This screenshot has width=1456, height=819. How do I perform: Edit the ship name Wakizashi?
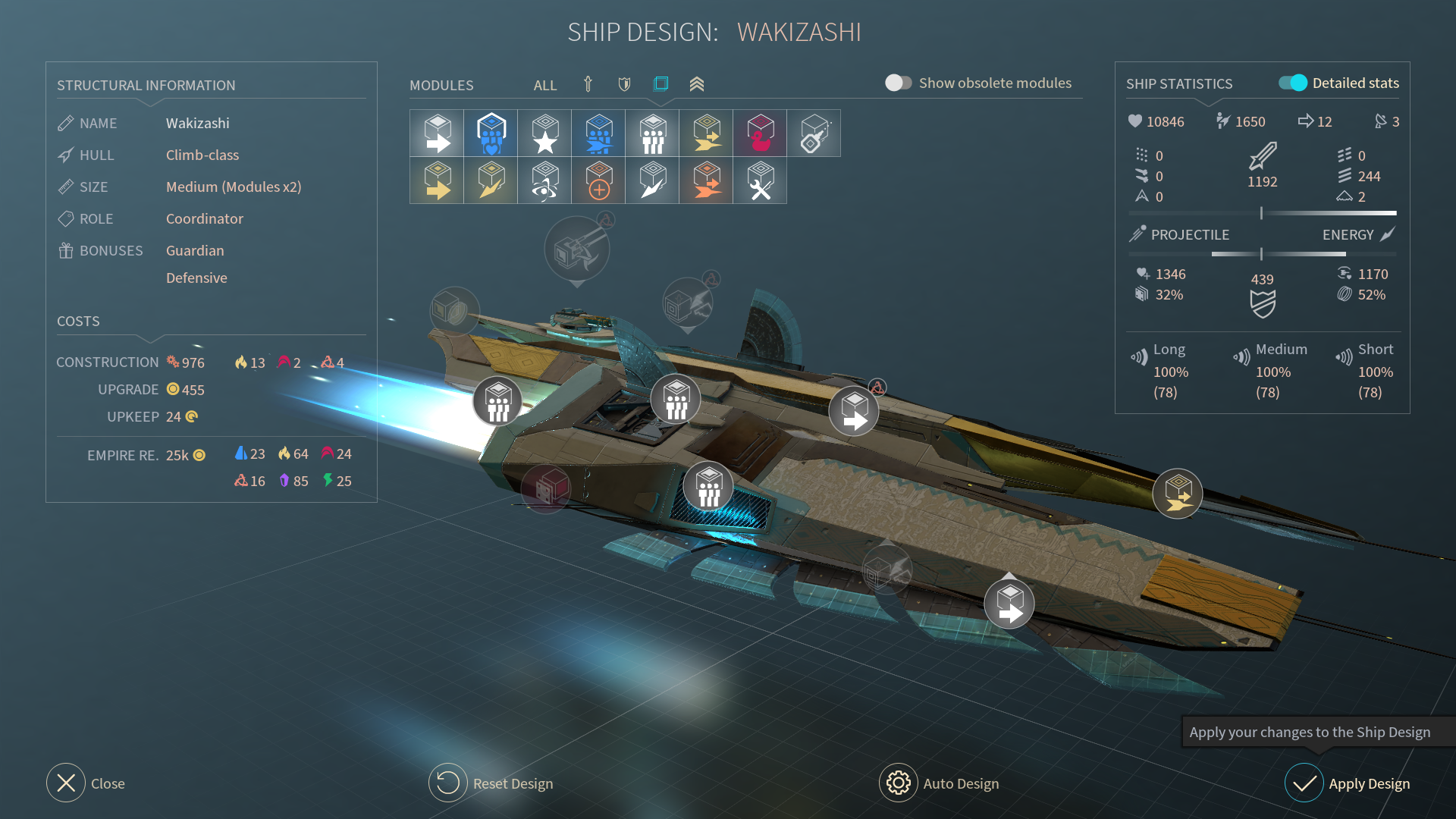point(197,123)
